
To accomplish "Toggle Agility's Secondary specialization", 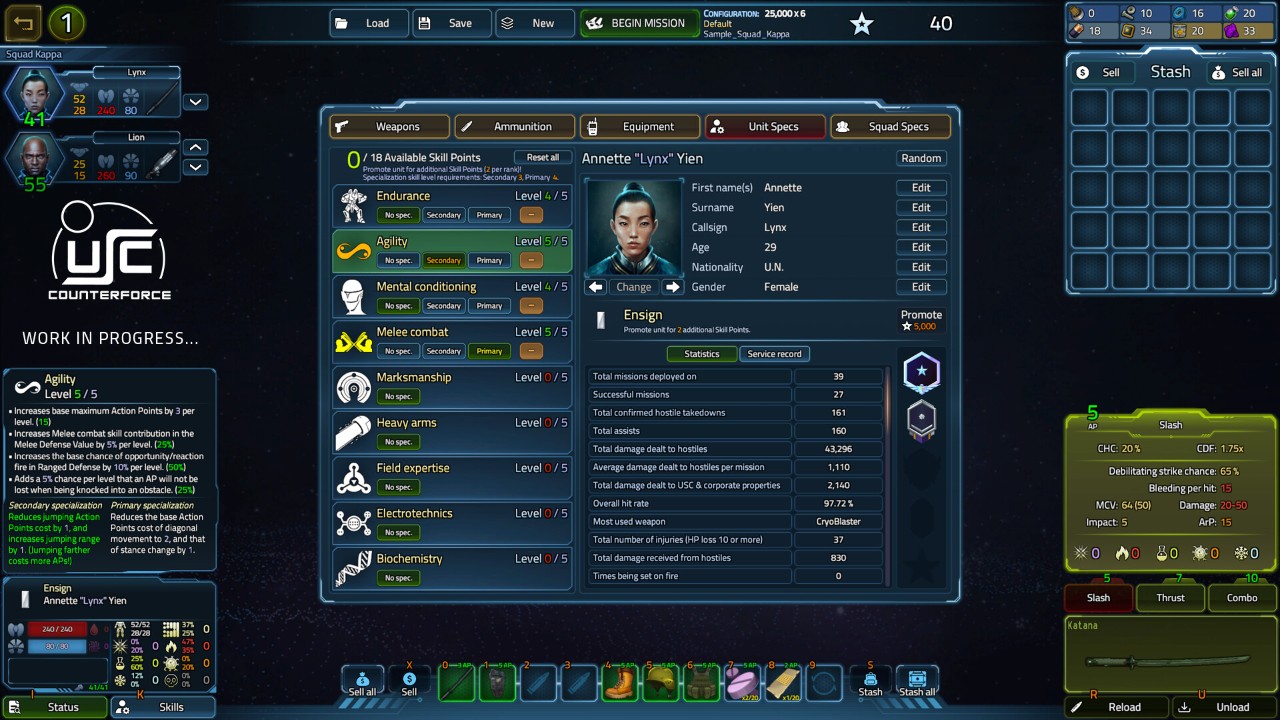I will 443,260.
